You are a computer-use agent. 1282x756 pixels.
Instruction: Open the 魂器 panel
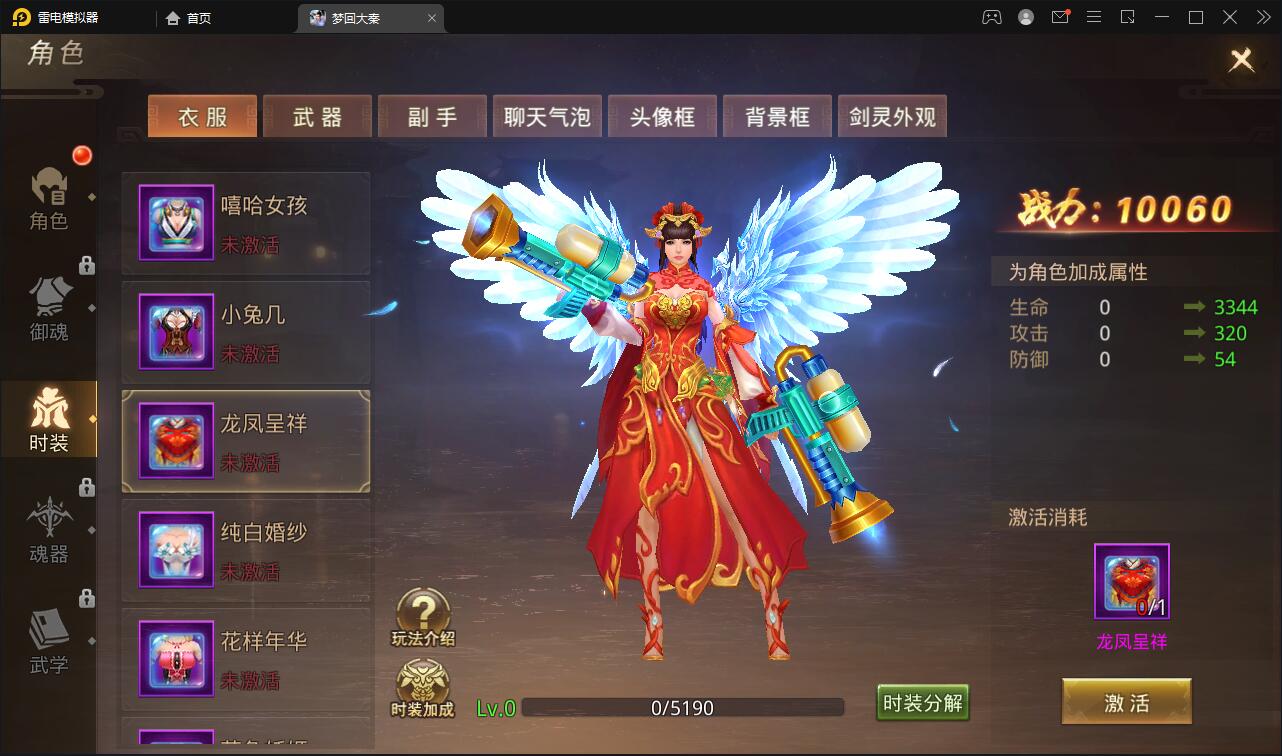pos(49,528)
